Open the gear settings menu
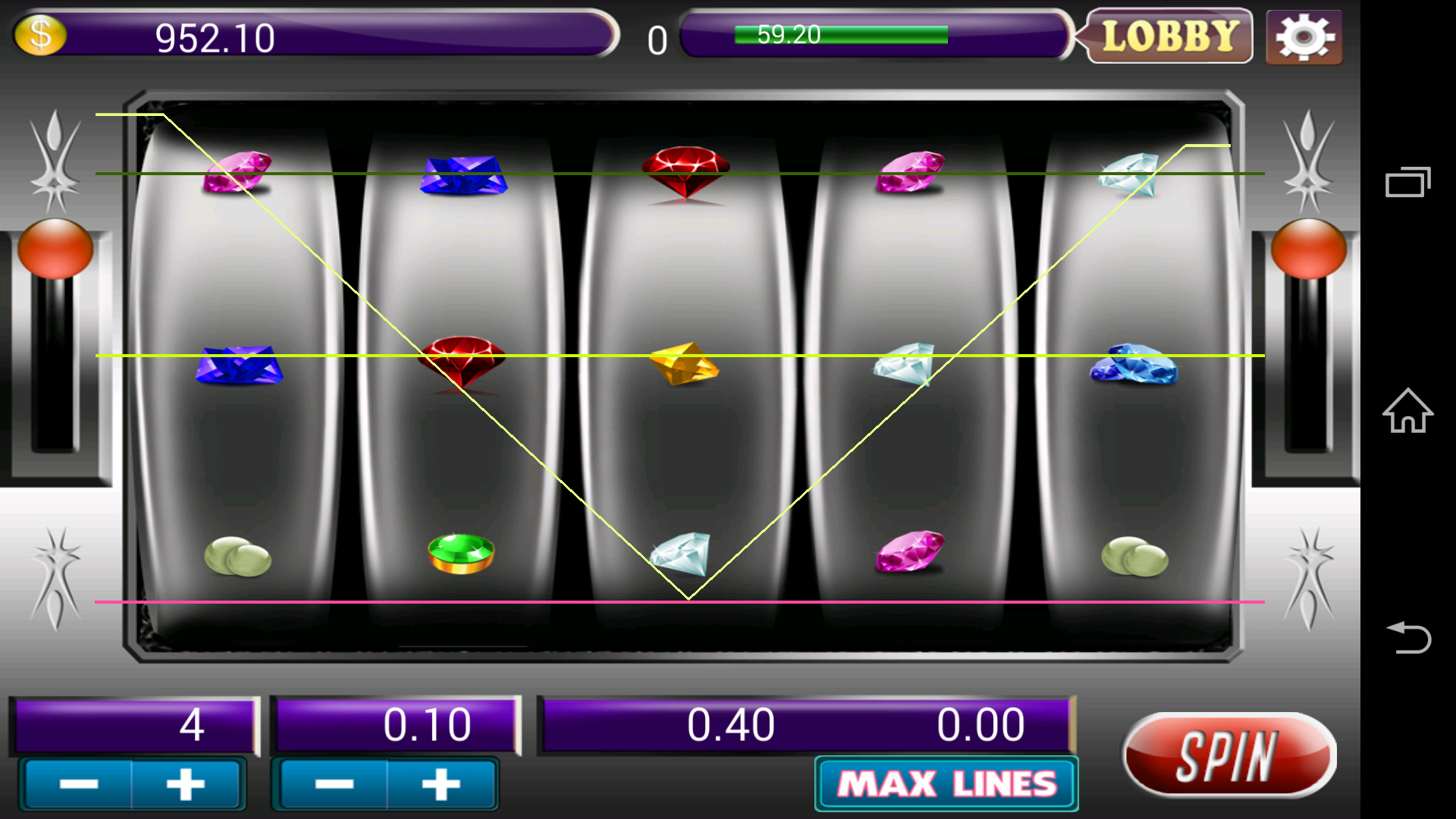 (1304, 37)
